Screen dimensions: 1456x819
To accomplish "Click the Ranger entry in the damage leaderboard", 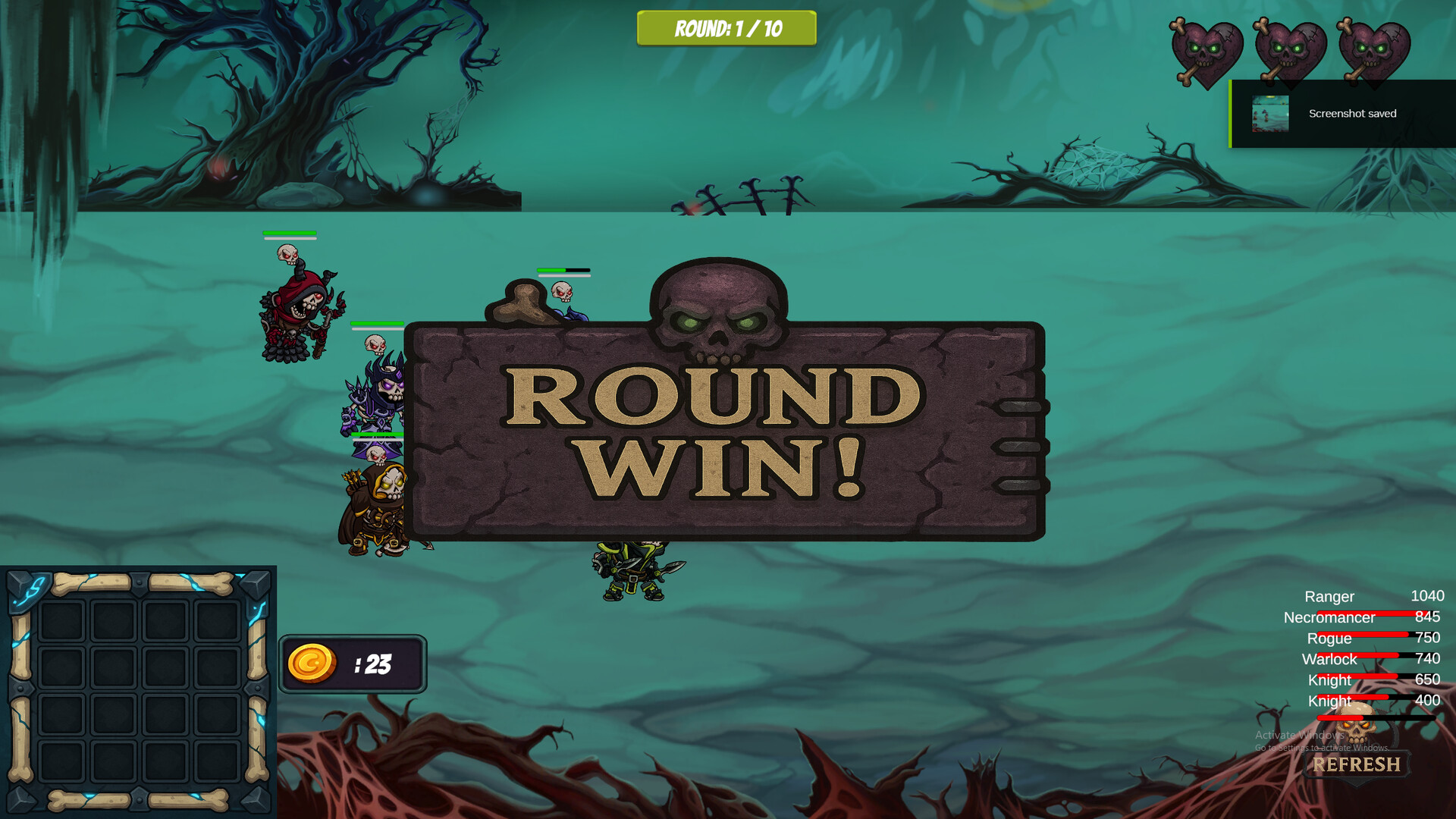I will coord(1329,597).
